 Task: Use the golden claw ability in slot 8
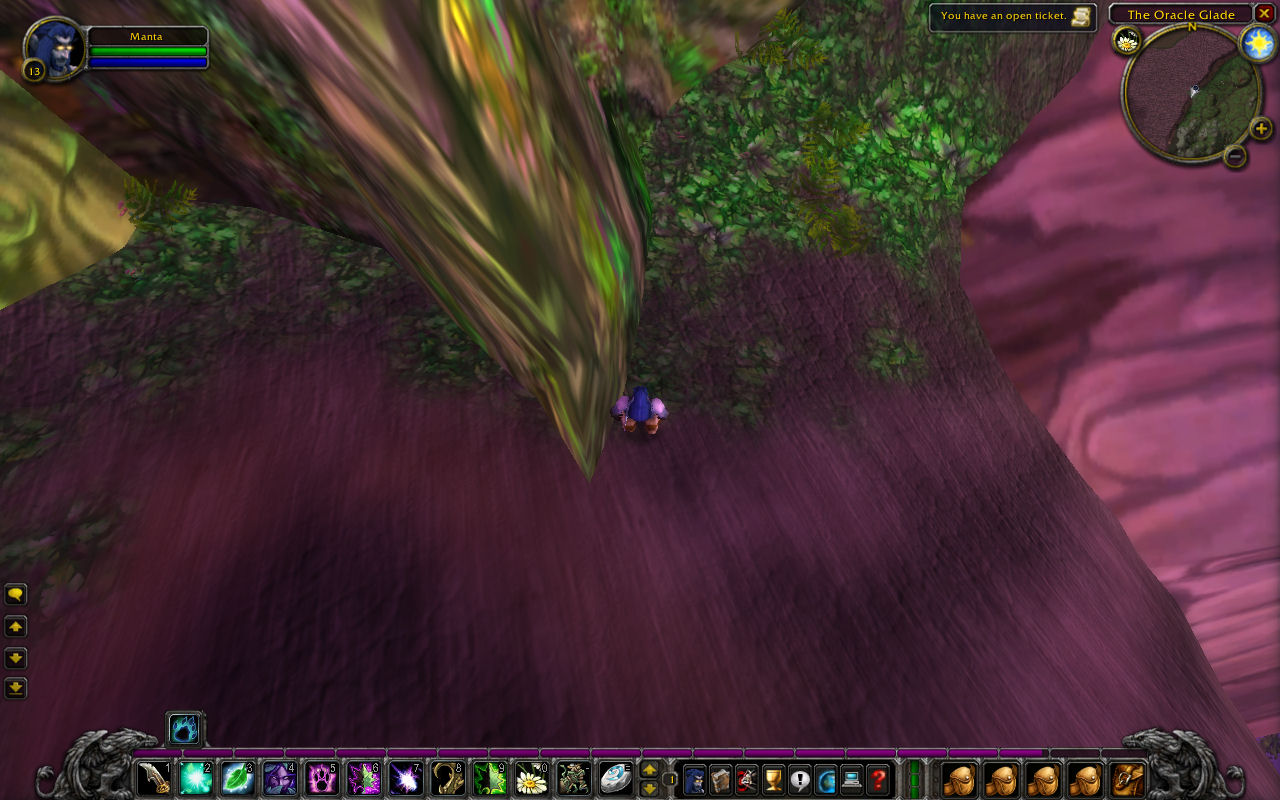tap(447, 778)
